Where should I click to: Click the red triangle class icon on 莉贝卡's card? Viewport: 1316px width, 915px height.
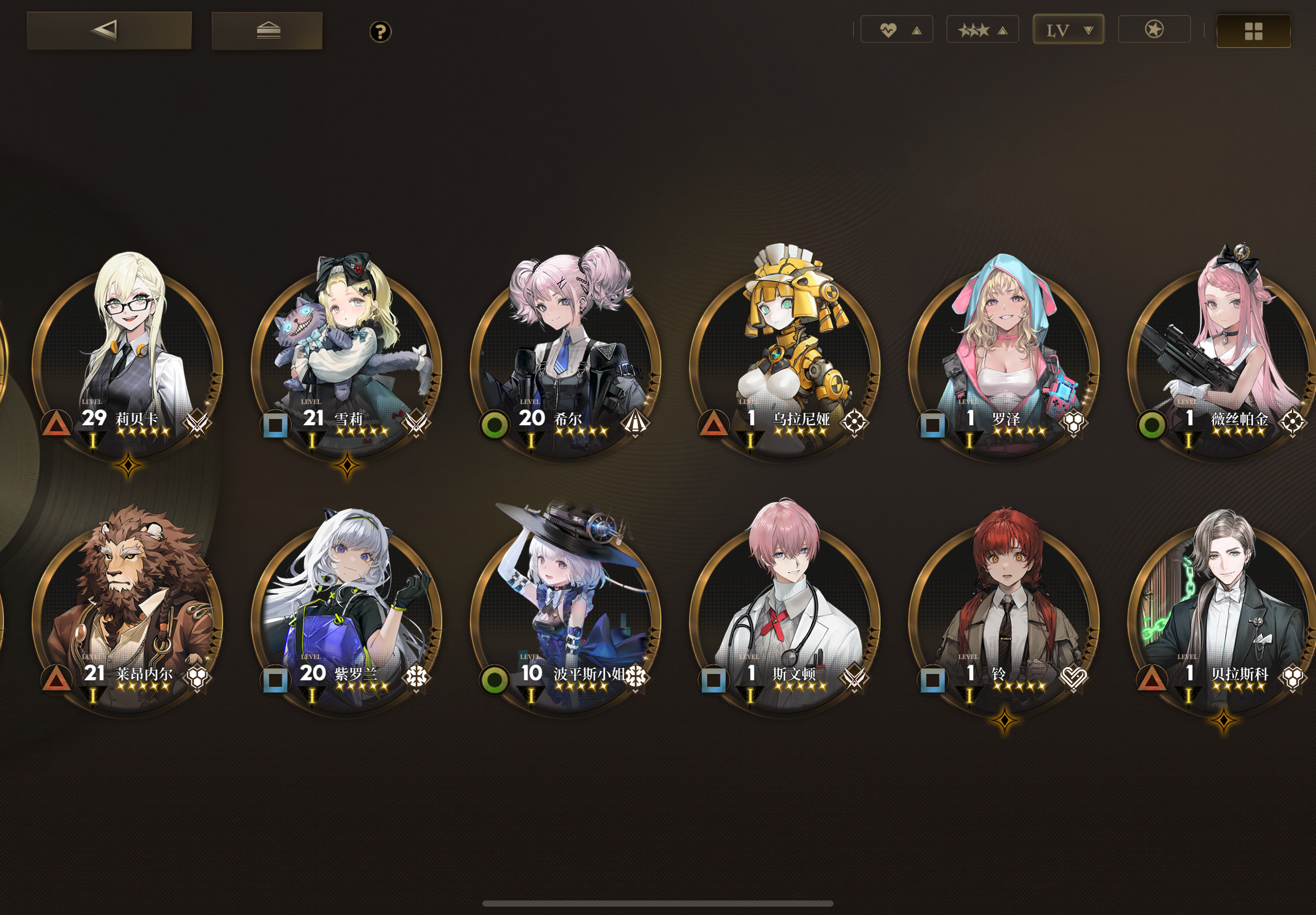coord(56,423)
